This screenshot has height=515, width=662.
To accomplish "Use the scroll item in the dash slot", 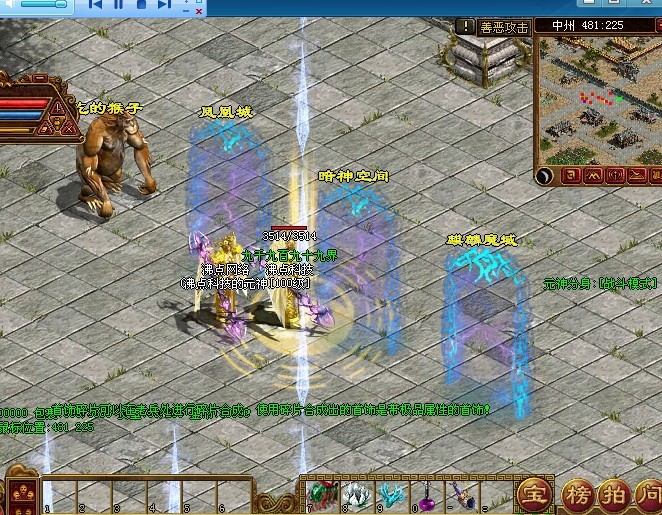I will pos(461,493).
